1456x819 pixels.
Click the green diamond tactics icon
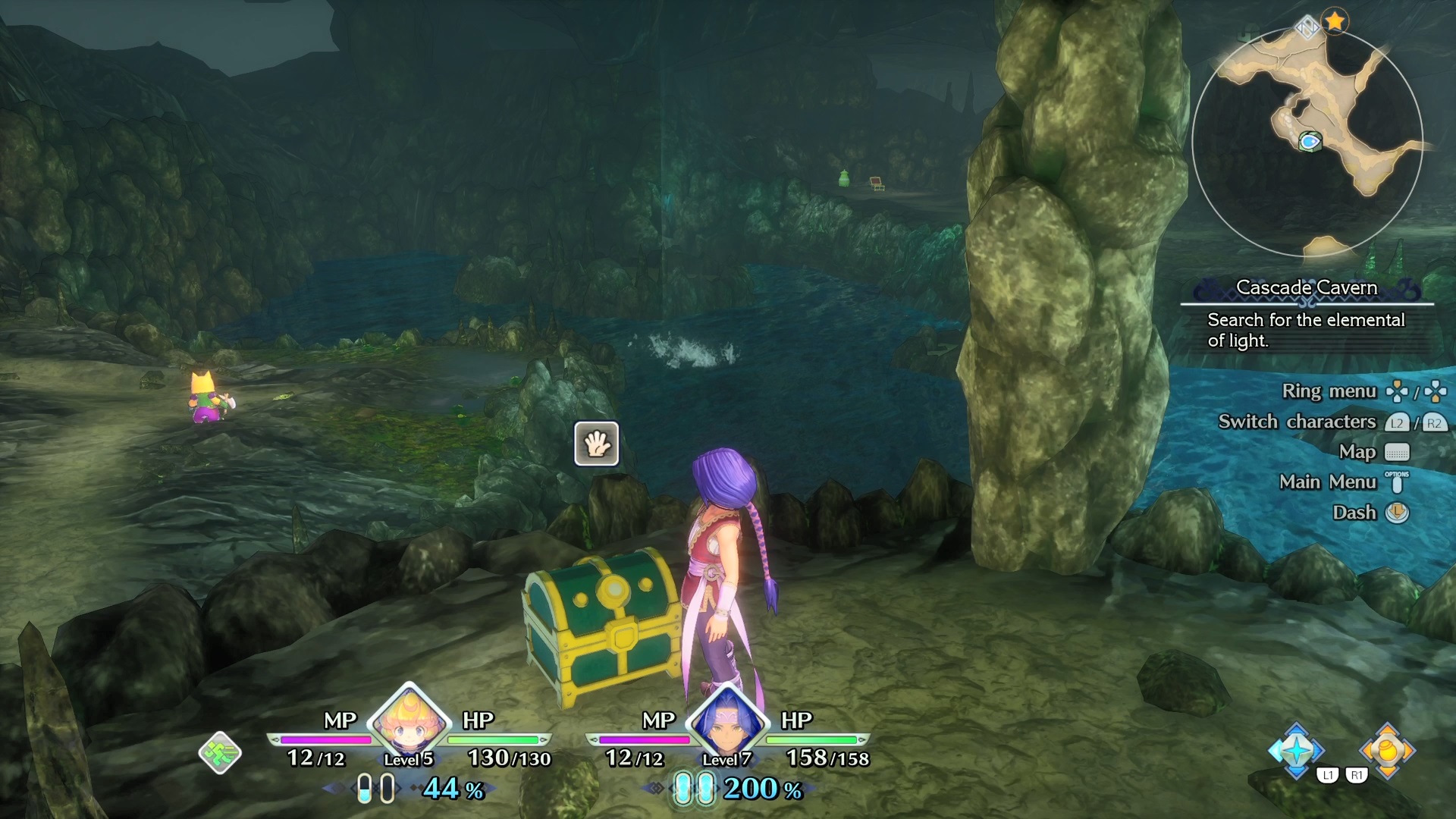[220, 753]
